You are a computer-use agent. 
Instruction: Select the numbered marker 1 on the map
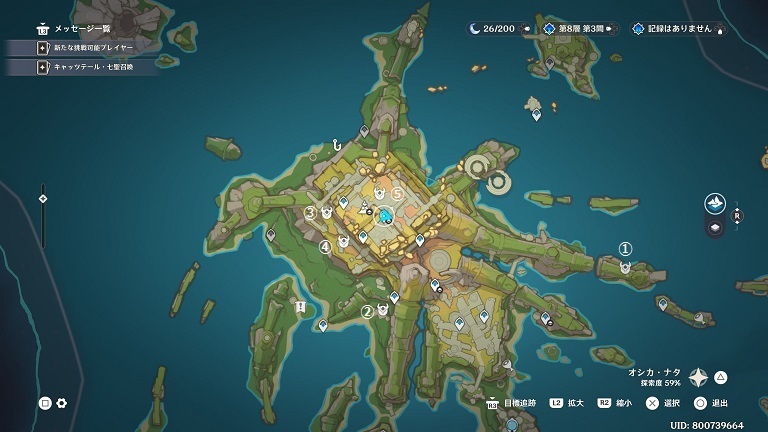pyautogui.click(x=626, y=249)
